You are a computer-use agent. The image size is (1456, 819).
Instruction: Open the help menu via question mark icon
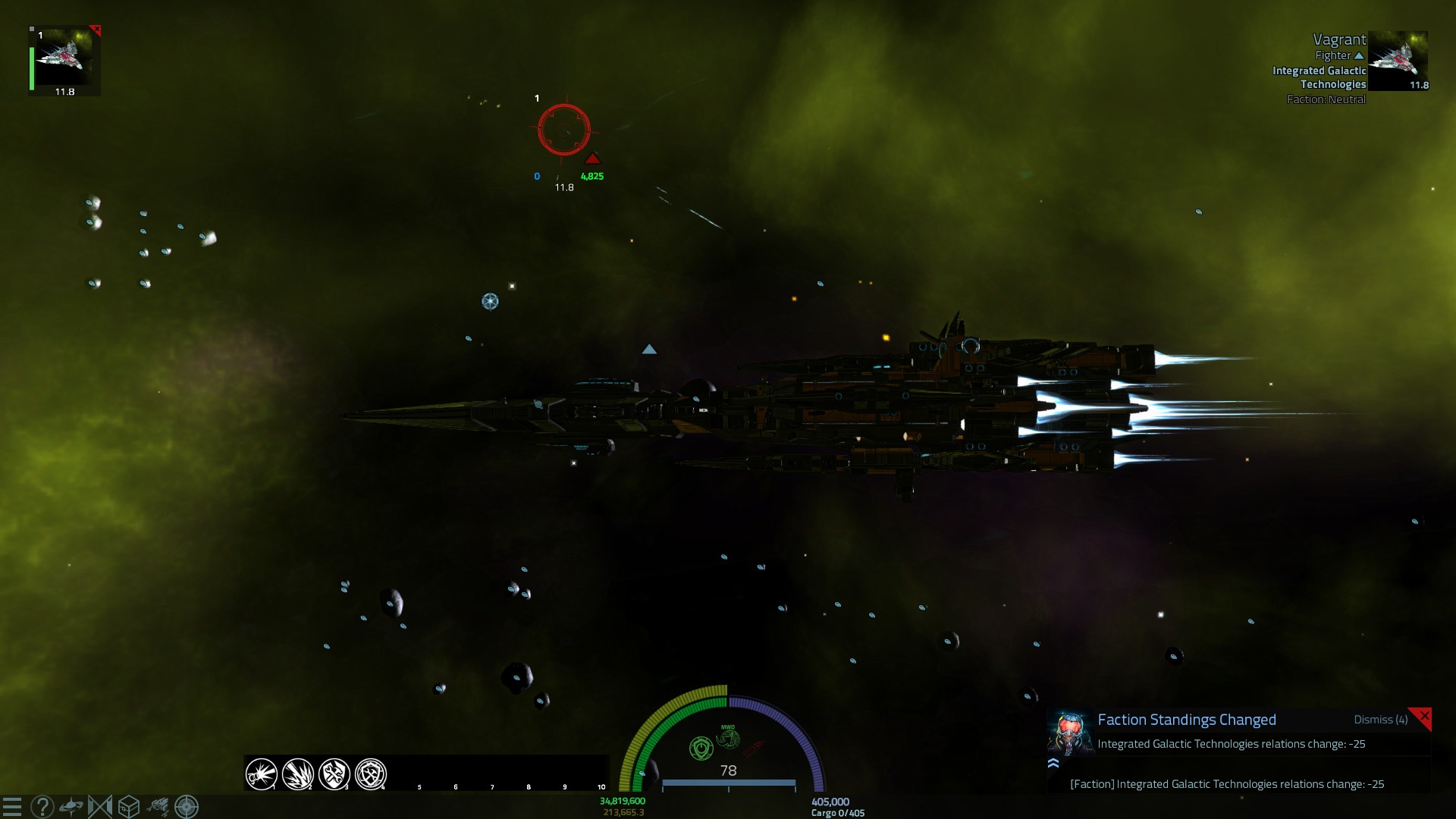(42, 806)
